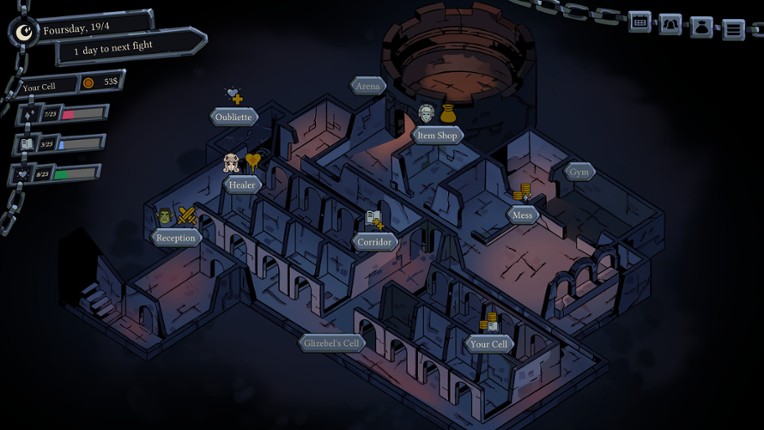Visit Glizebel's Cell

pos(332,343)
